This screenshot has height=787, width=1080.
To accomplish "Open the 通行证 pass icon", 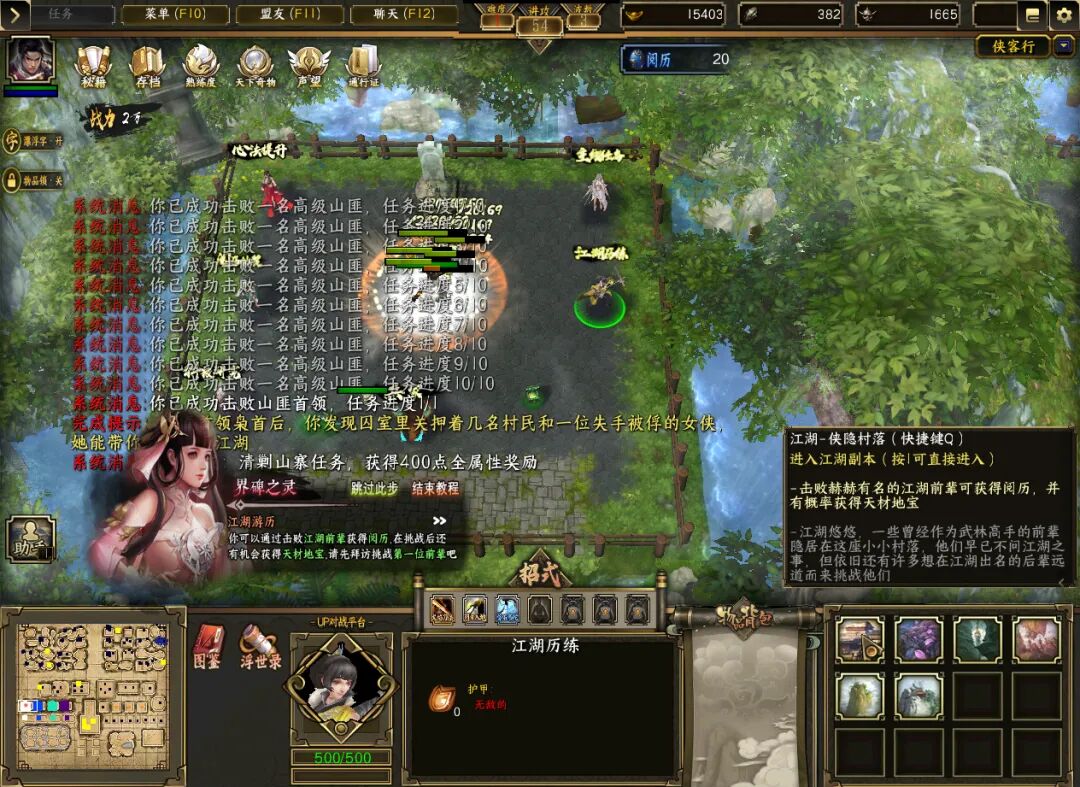I will click(x=363, y=65).
